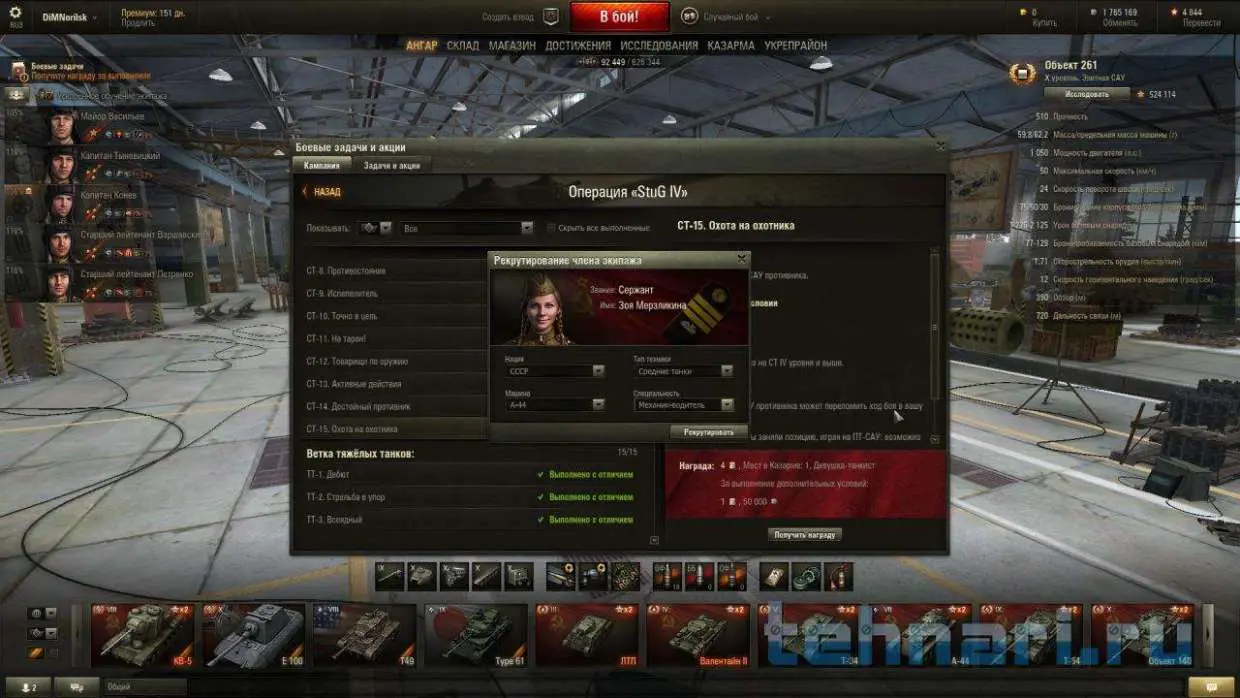Screen dimensions: 1240x698
Task: Click the Исследовать button for Объект 261
Action: pyautogui.click(x=1086, y=94)
